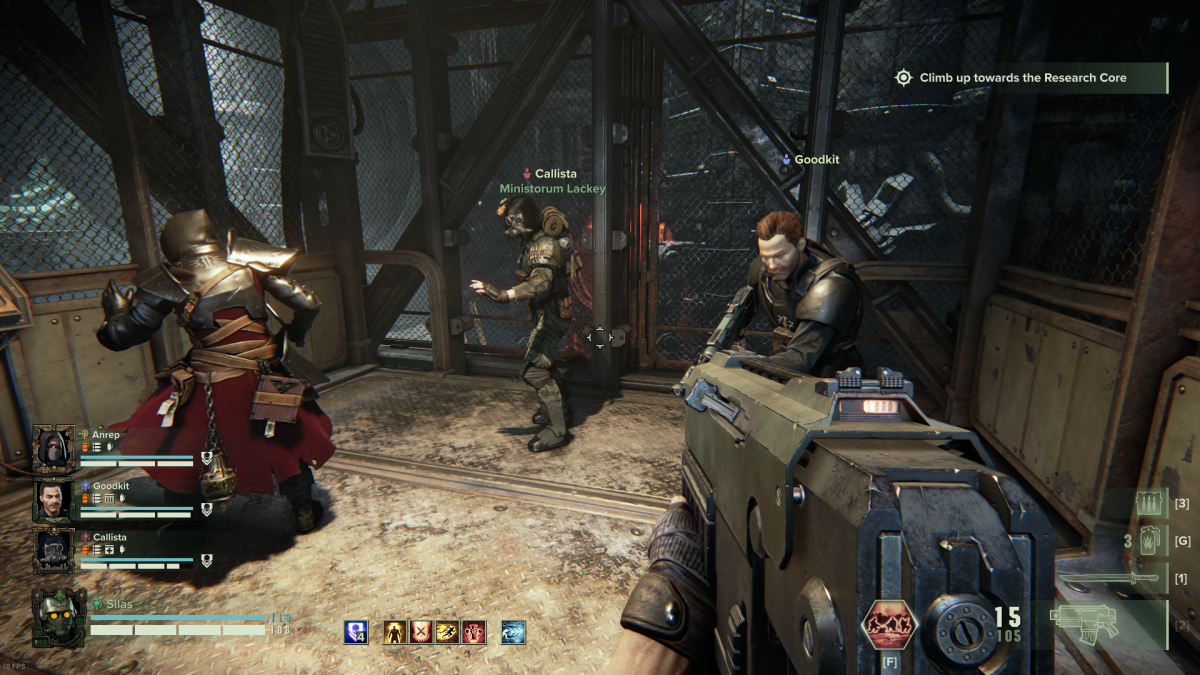Image resolution: width=1200 pixels, height=675 pixels.
Task: Select Callista's gas-mask portrait
Action: (52, 550)
